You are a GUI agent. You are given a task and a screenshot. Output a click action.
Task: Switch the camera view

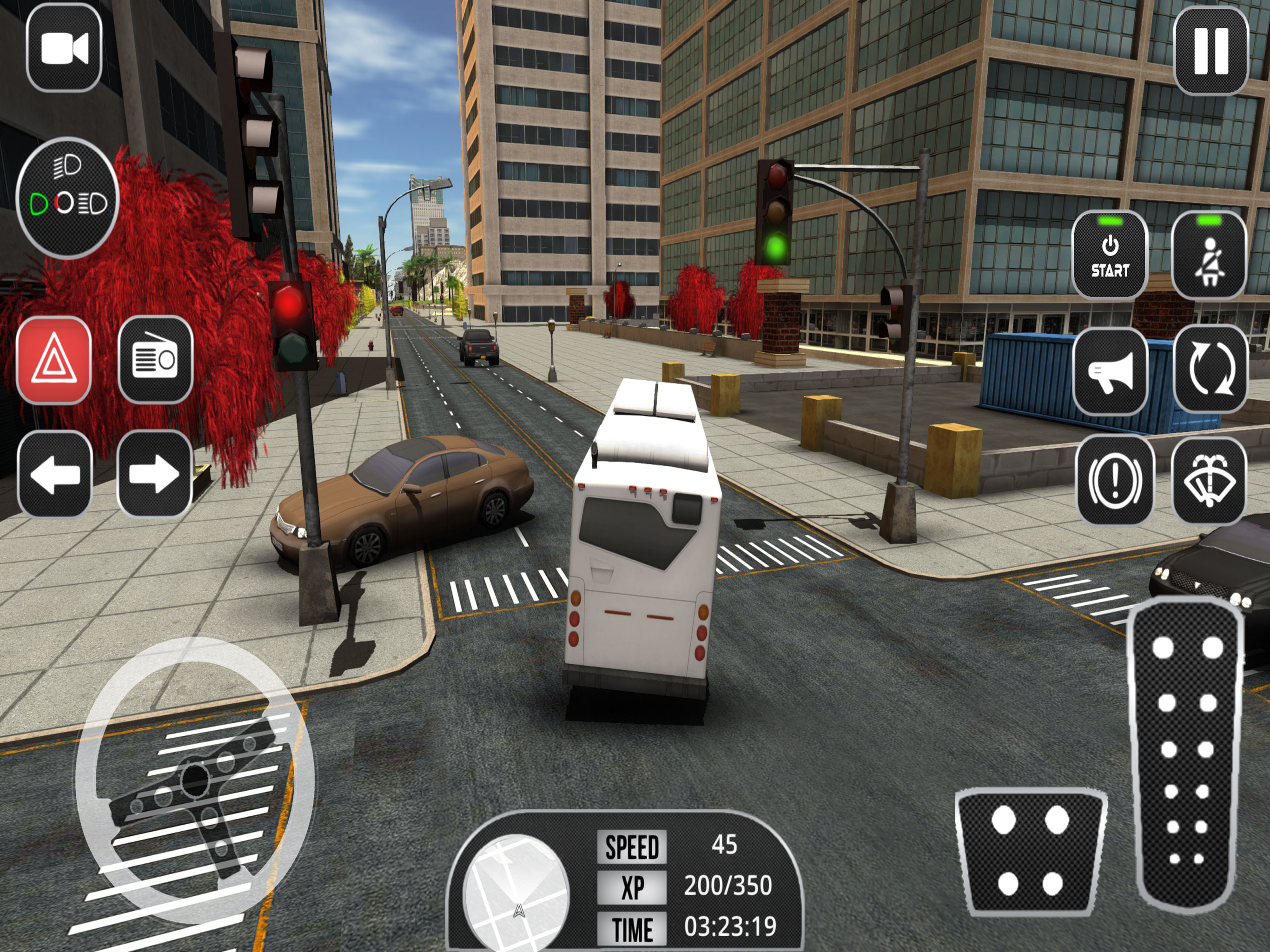coord(64,48)
